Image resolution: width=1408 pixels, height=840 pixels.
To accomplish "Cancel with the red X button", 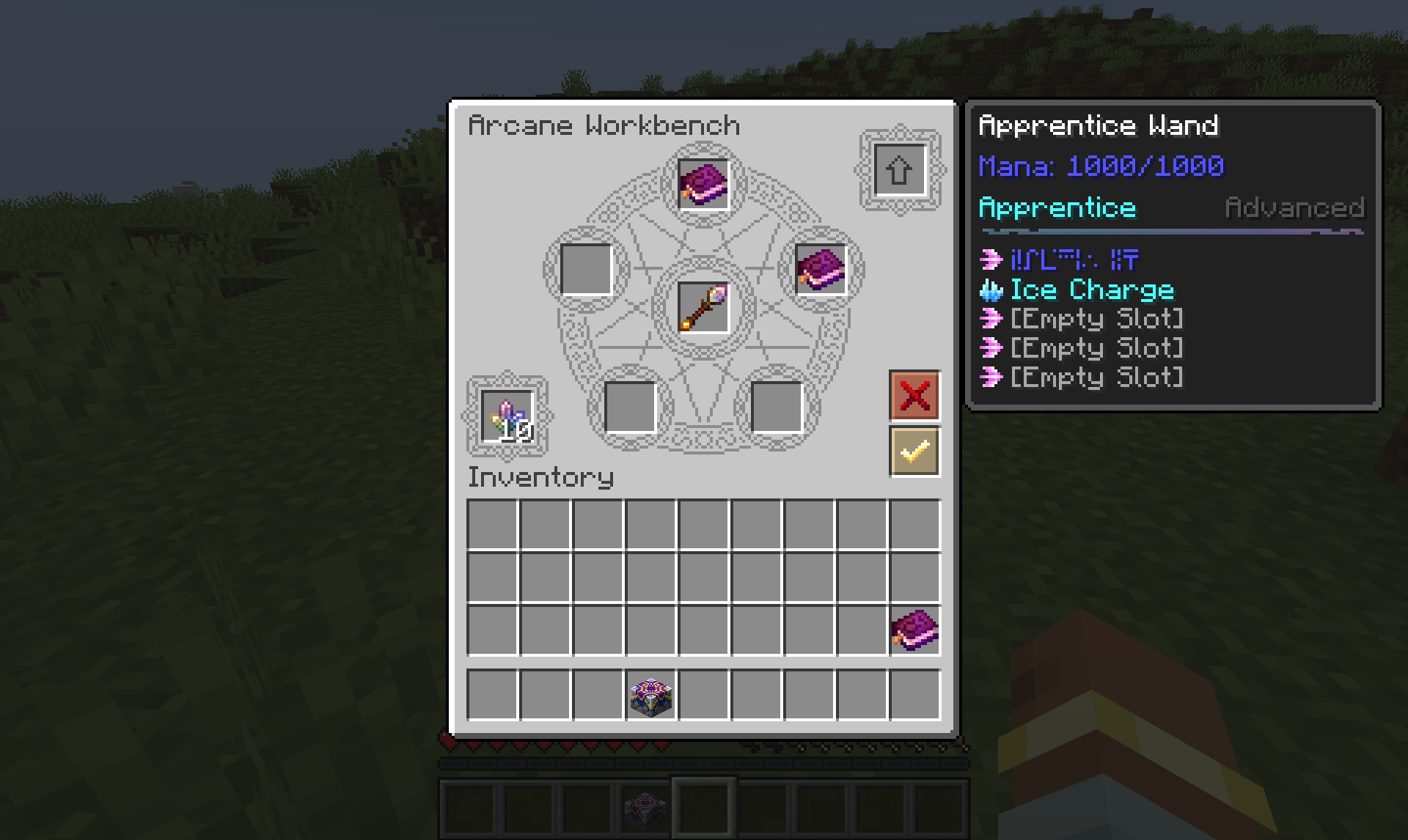I will pos(913,397).
